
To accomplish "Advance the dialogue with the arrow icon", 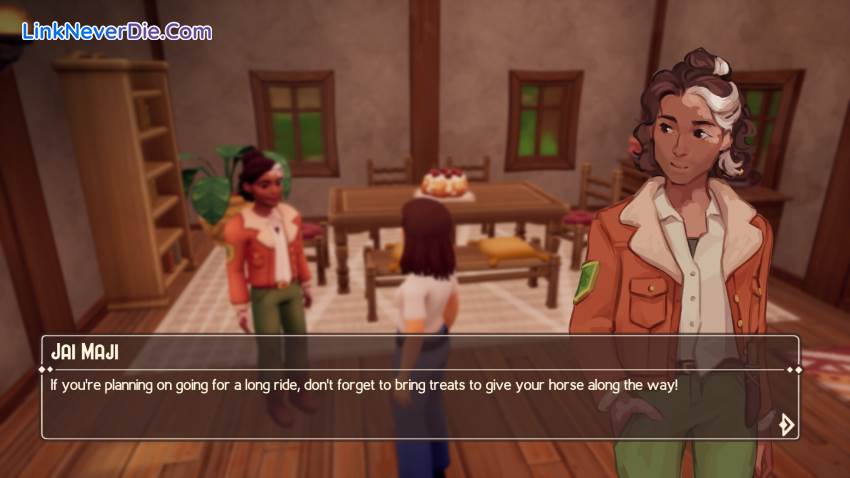I will point(786,424).
